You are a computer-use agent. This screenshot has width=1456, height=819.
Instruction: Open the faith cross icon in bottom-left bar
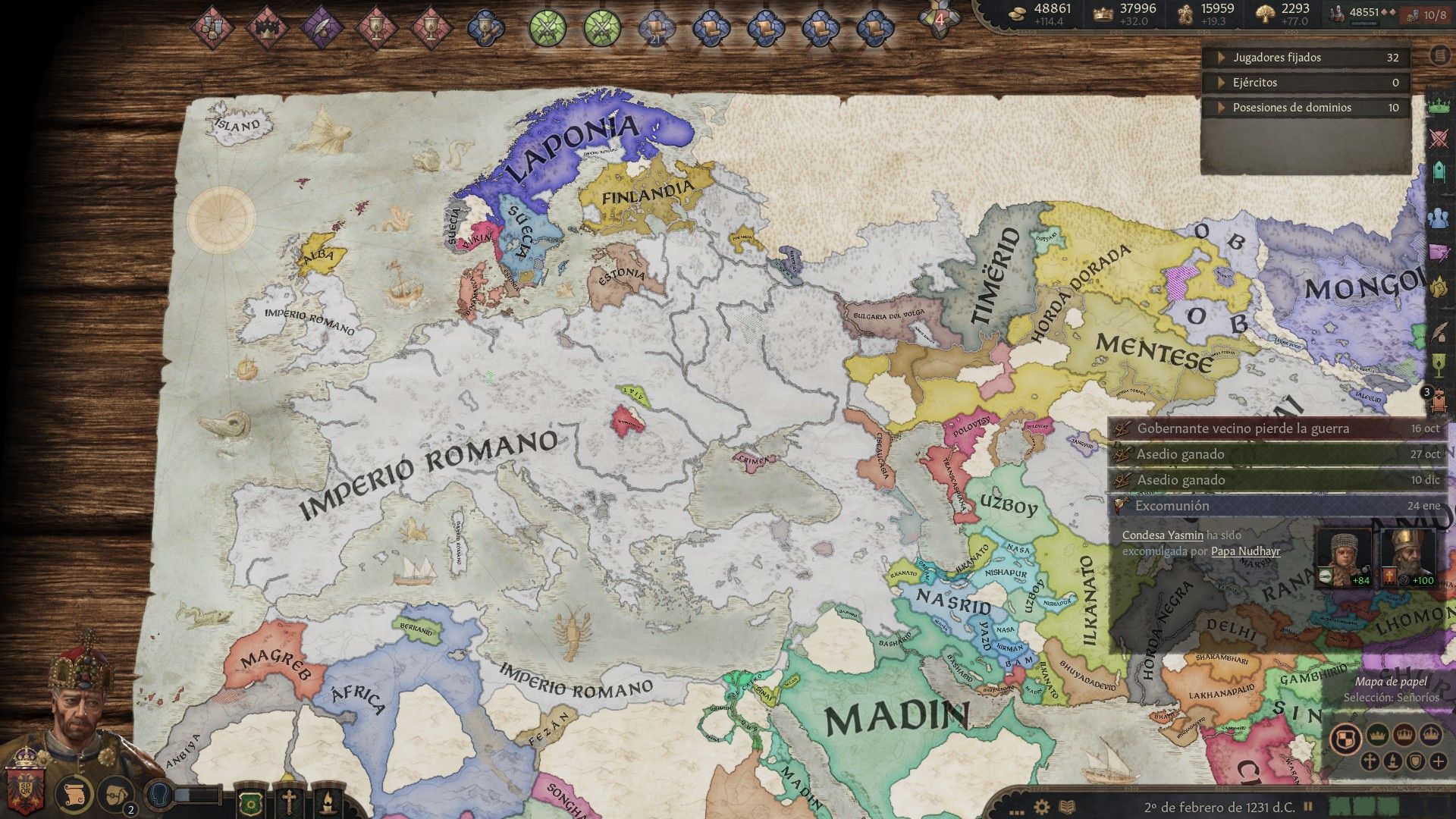tap(289, 802)
